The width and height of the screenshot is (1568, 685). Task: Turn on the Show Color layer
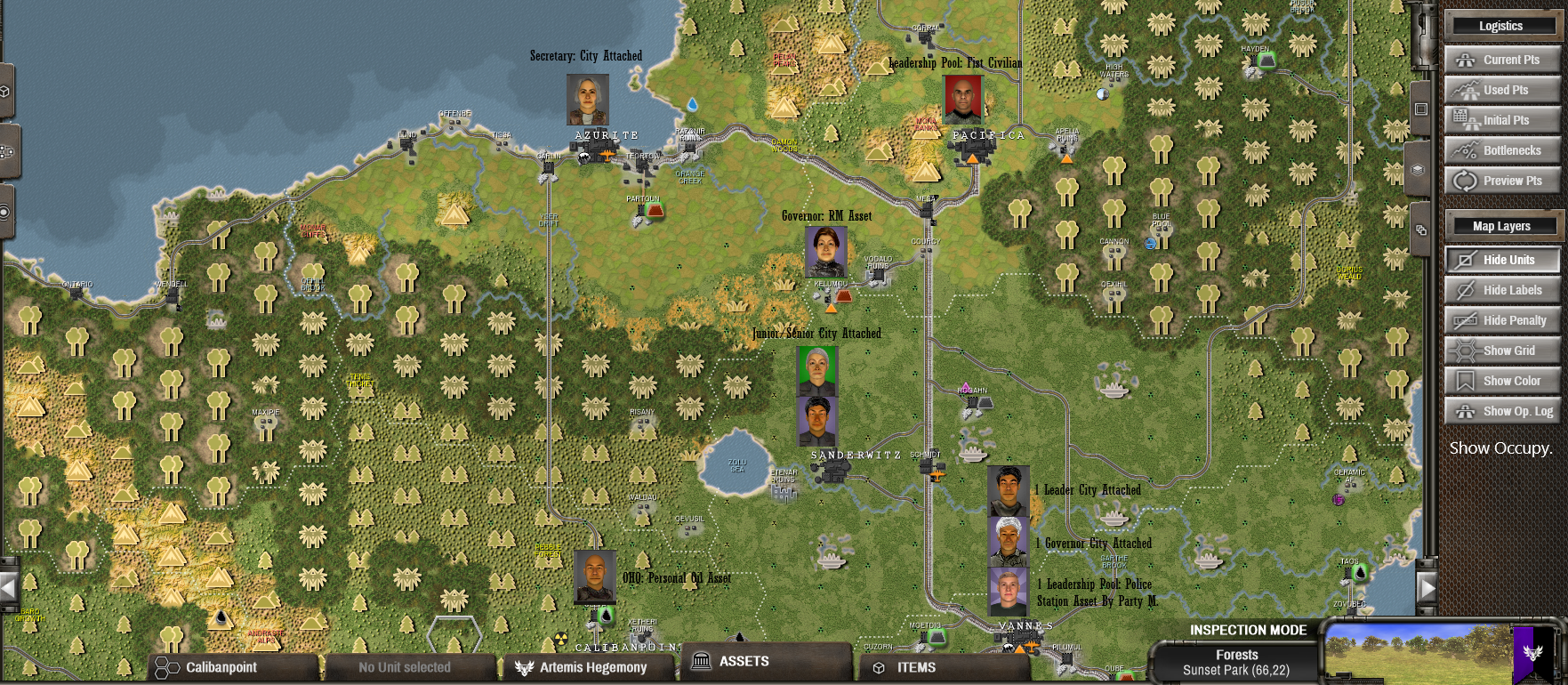pos(1501,381)
